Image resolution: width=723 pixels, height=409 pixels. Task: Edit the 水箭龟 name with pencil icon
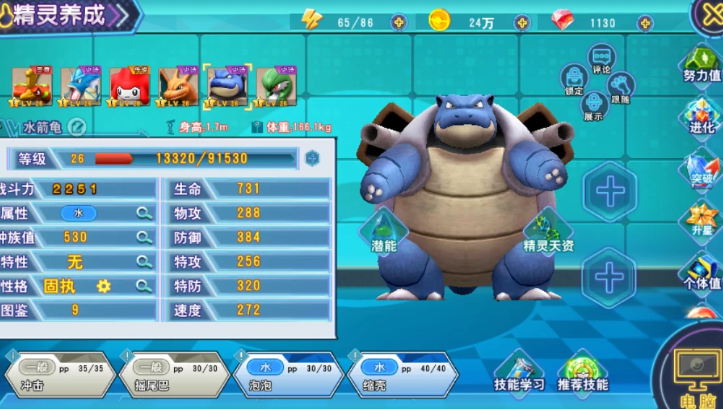77,127
